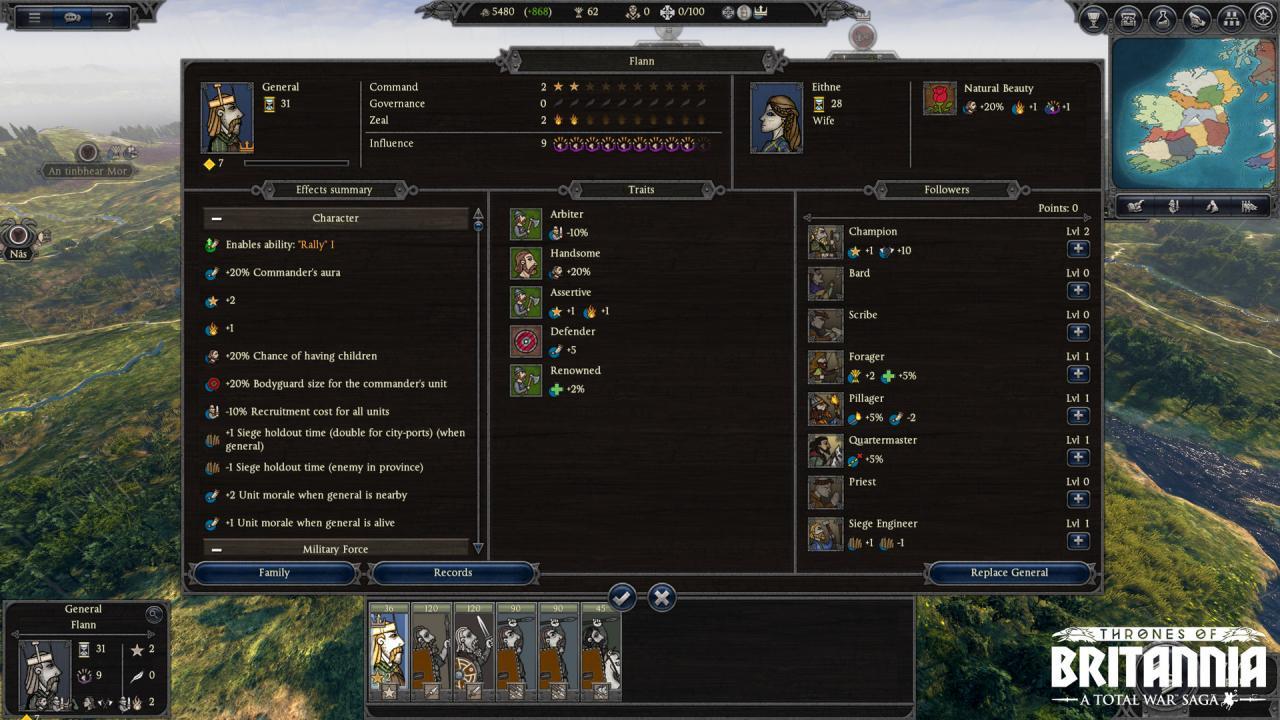Screen dimensions: 1280x720
Task: Open the speech-bubble messages icon top-left
Action: pos(70,16)
